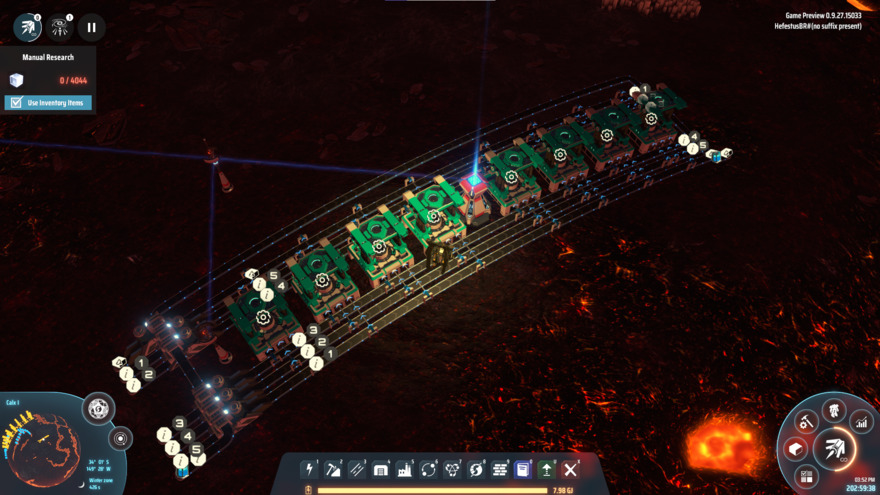
Task: Pause the game with the pause button
Action: (91, 28)
